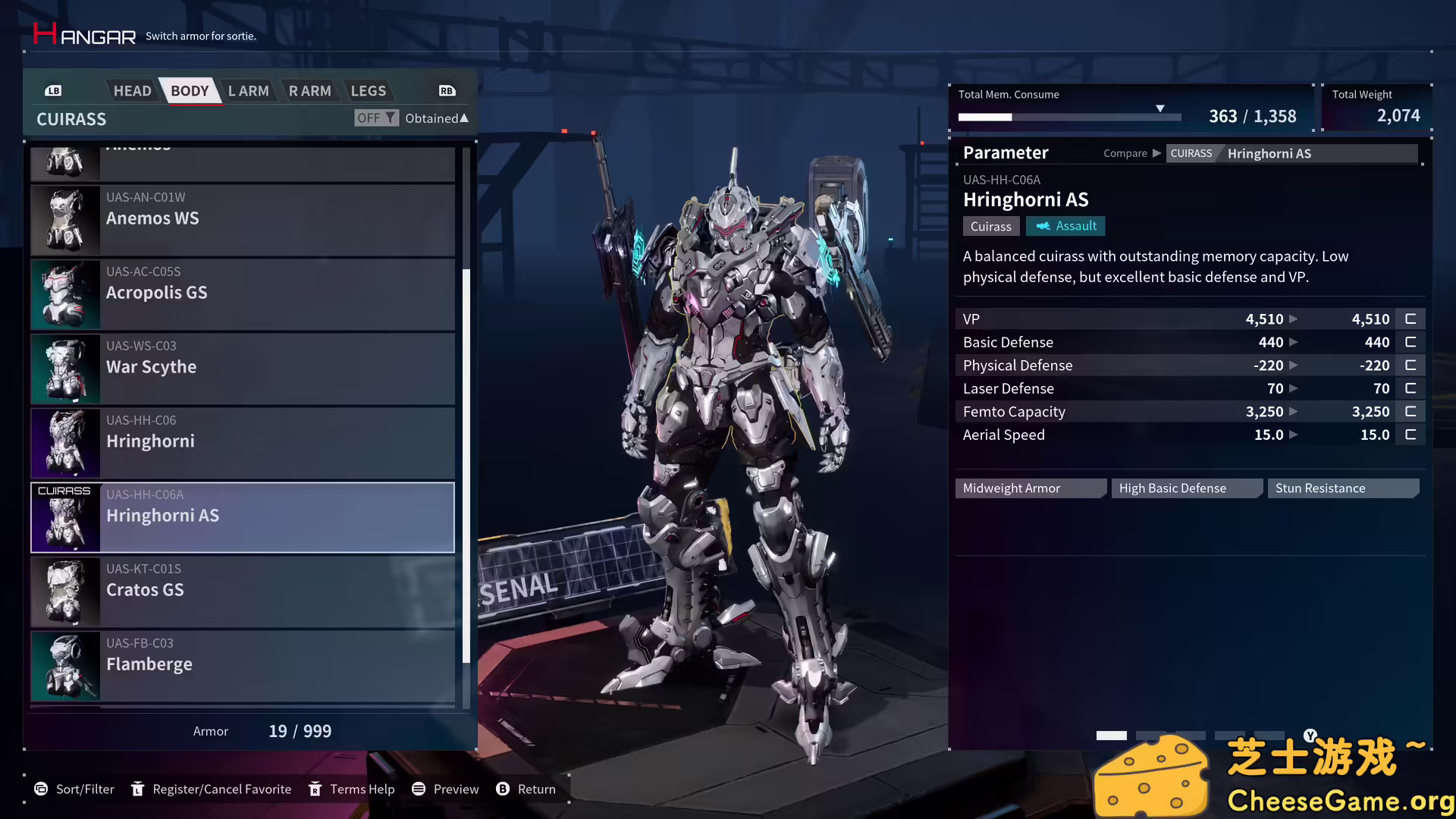Switch to the HEAD tab
The height and width of the screenshot is (819, 1456).
[x=132, y=90]
